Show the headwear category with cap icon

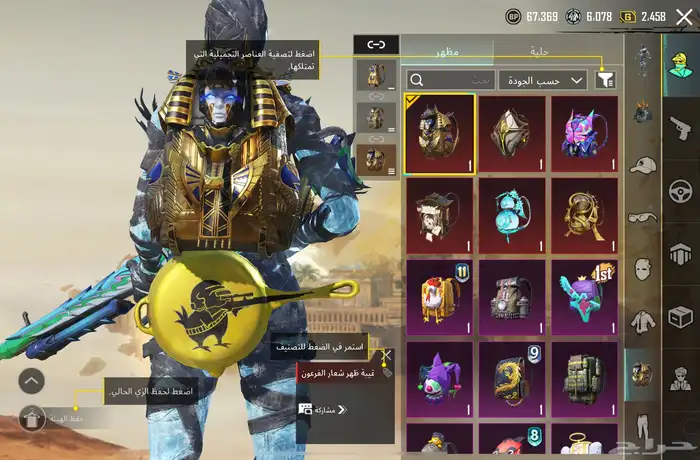click(x=642, y=165)
